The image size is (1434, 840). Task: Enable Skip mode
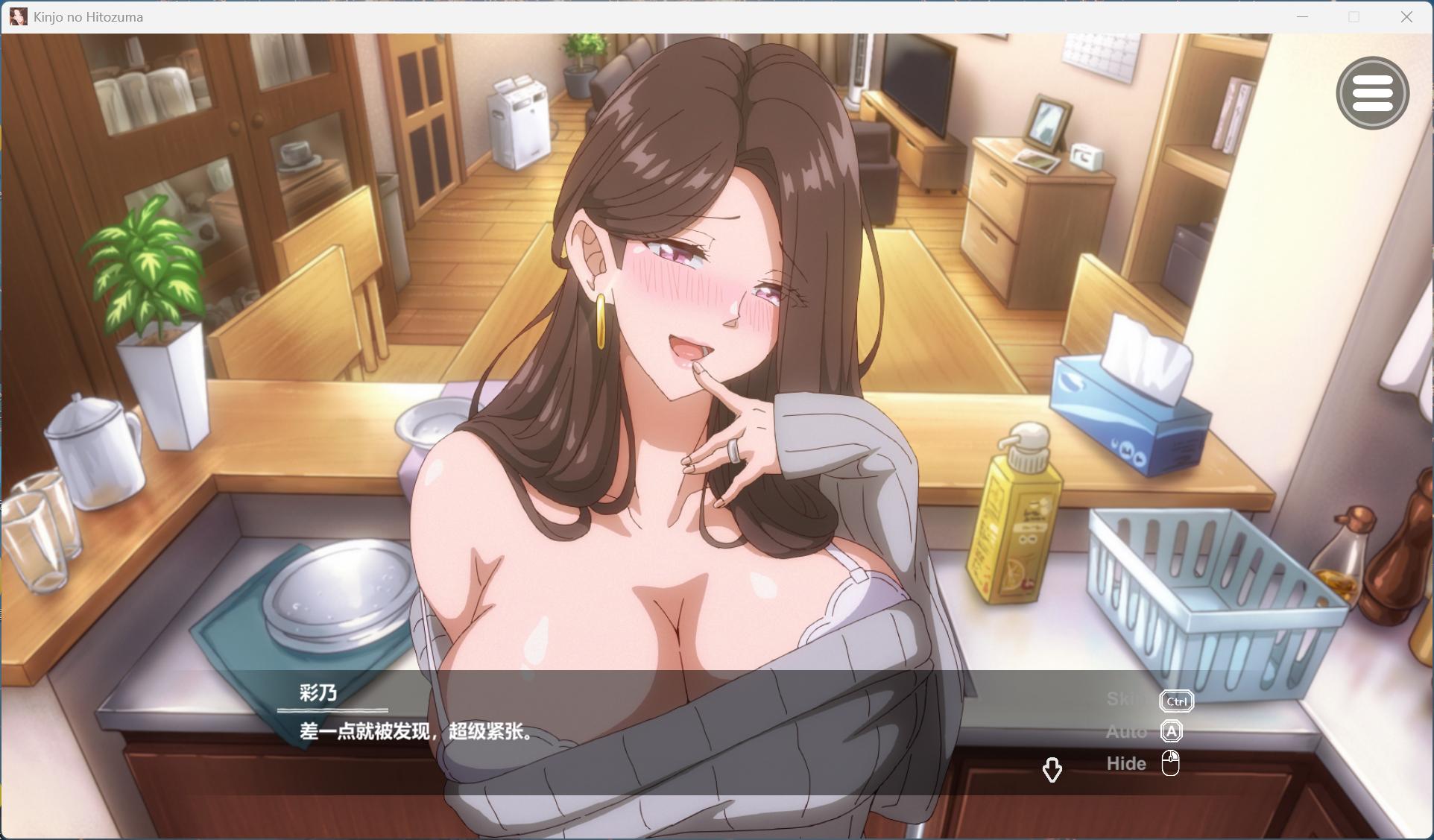[x=1125, y=701]
